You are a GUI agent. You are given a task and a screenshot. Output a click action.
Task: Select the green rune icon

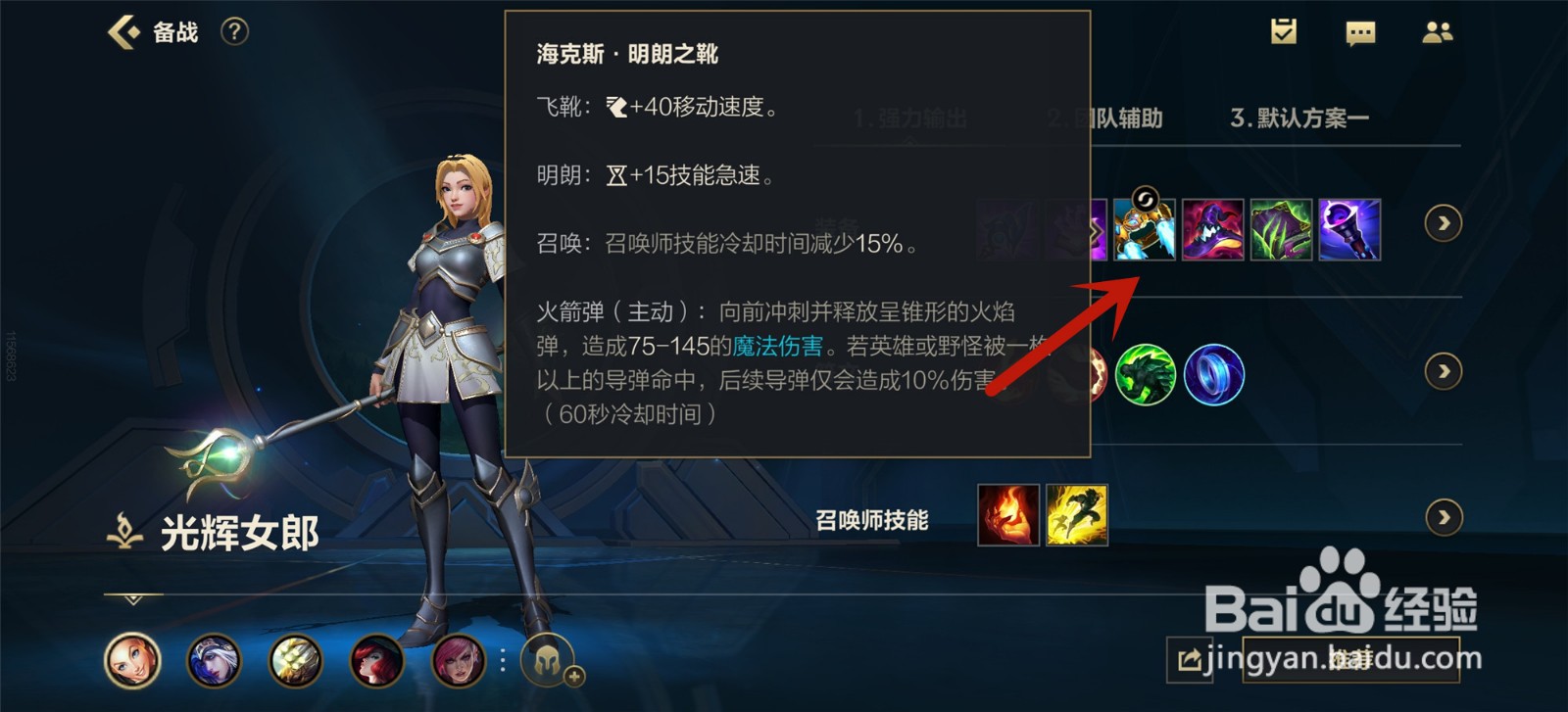[x=1147, y=375]
